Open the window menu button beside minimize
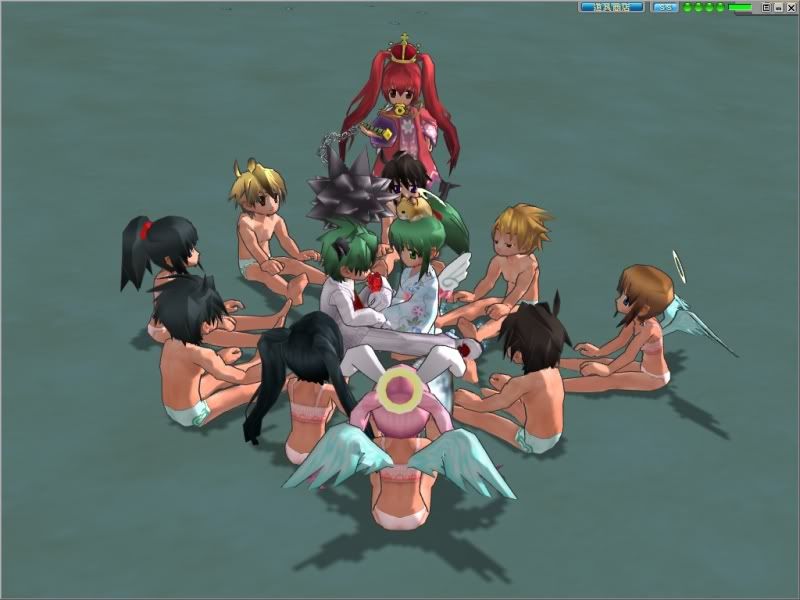800x600 pixels. [767, 7]
